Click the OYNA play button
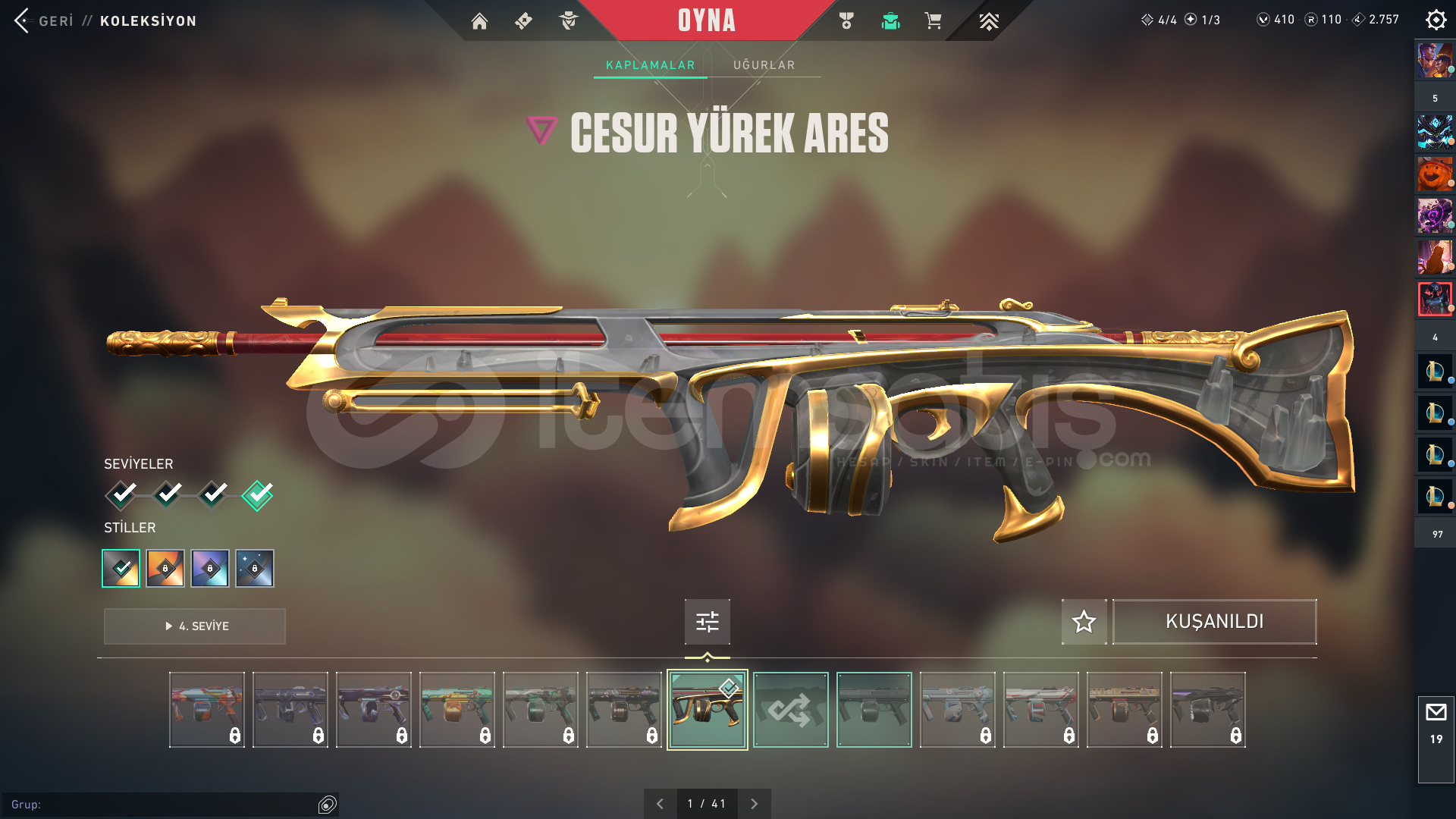The height and width of the screenshot is (819, 1456). coord(706,20)
